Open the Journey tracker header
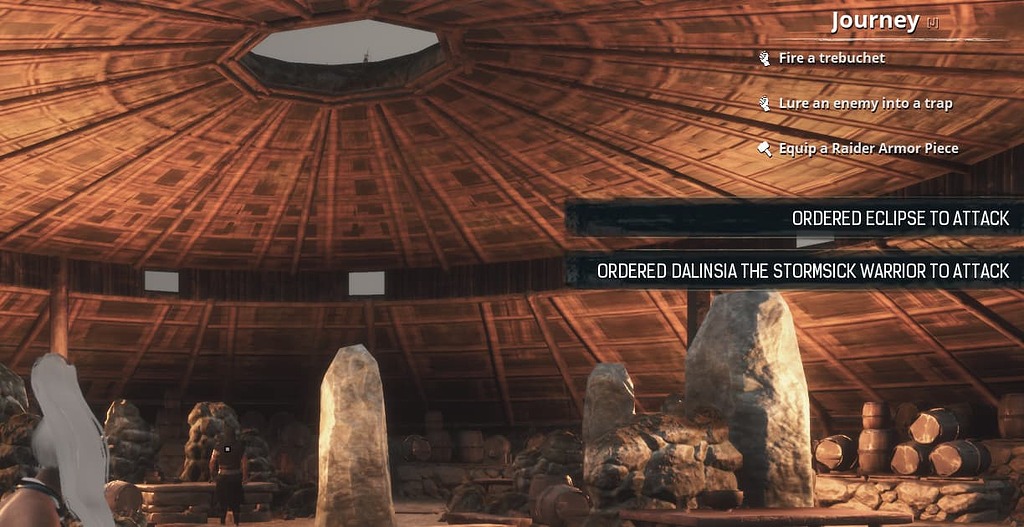 [874, 22]
